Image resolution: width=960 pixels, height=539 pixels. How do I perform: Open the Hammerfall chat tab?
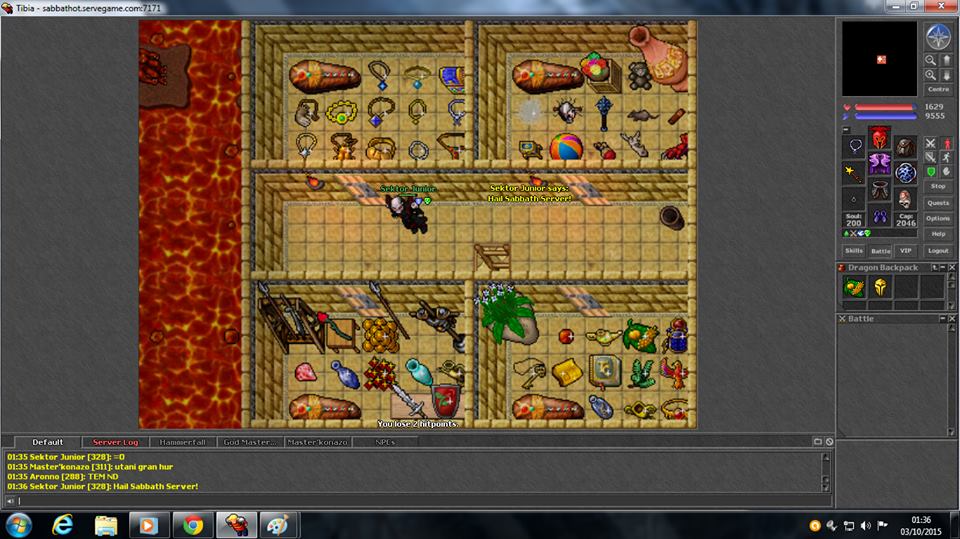(x=181, y=442)
